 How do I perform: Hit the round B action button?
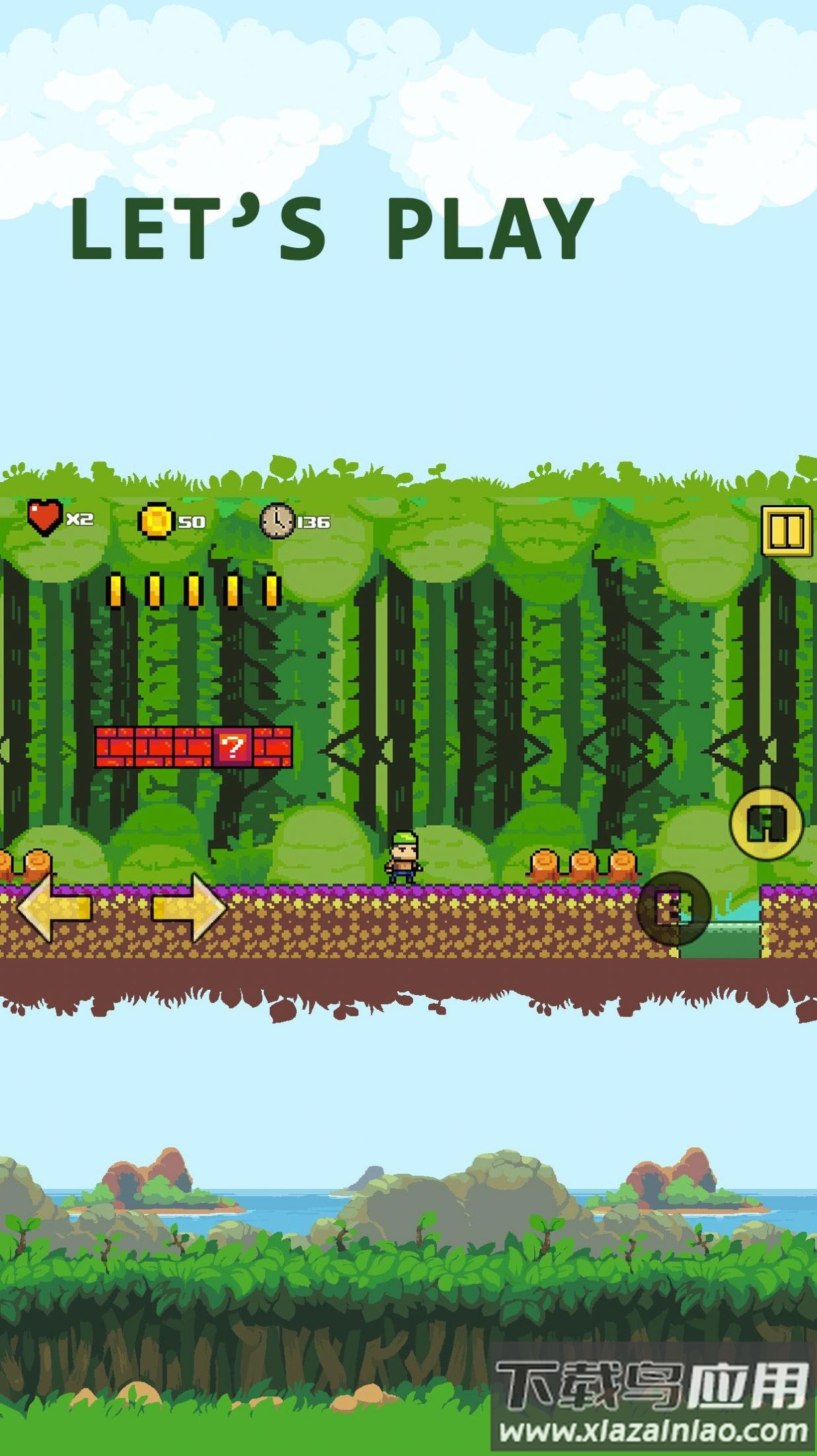[674, 909]
